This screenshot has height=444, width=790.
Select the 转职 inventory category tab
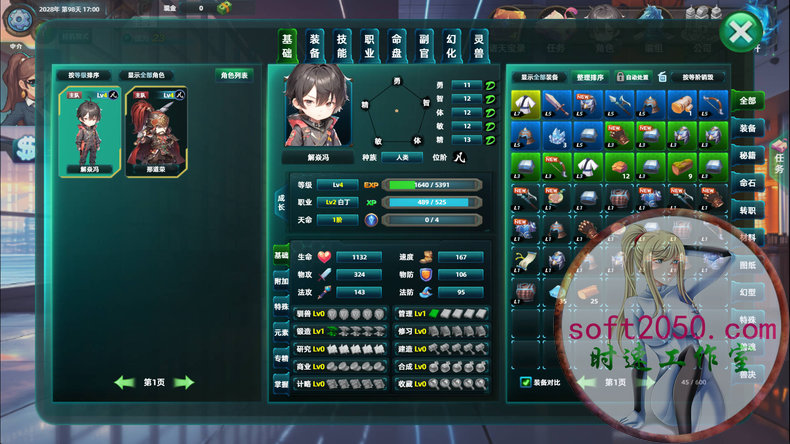coord(747,210)
